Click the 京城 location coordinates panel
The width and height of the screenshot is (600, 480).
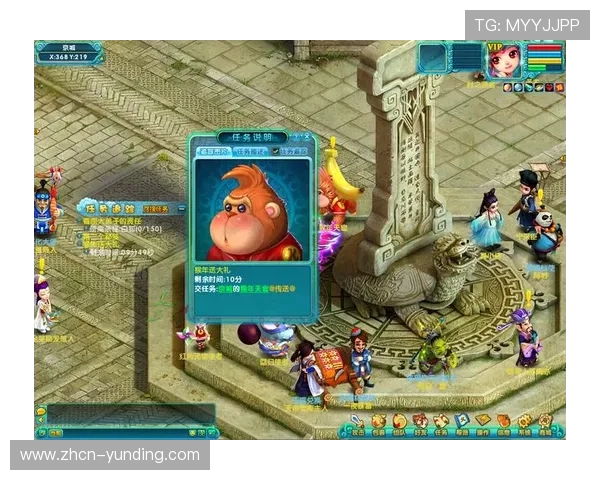coord(68,52)
